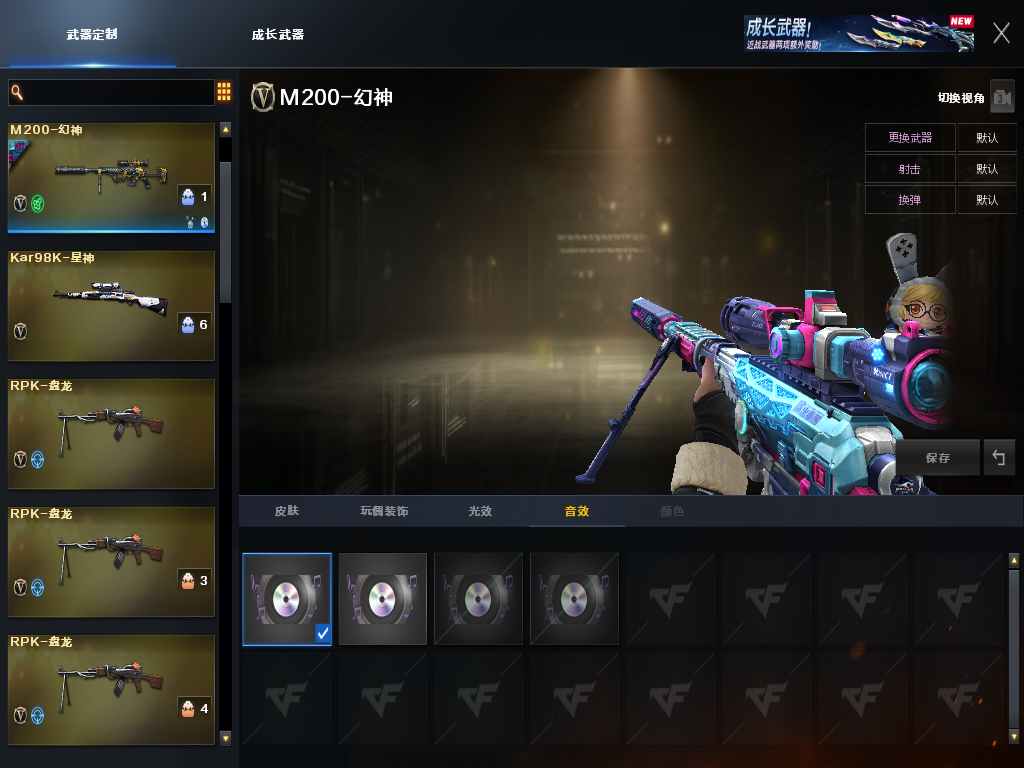Select the 音效 tab
The height and width of the screenshot is (768, 1024).
(x=577, y=511)
